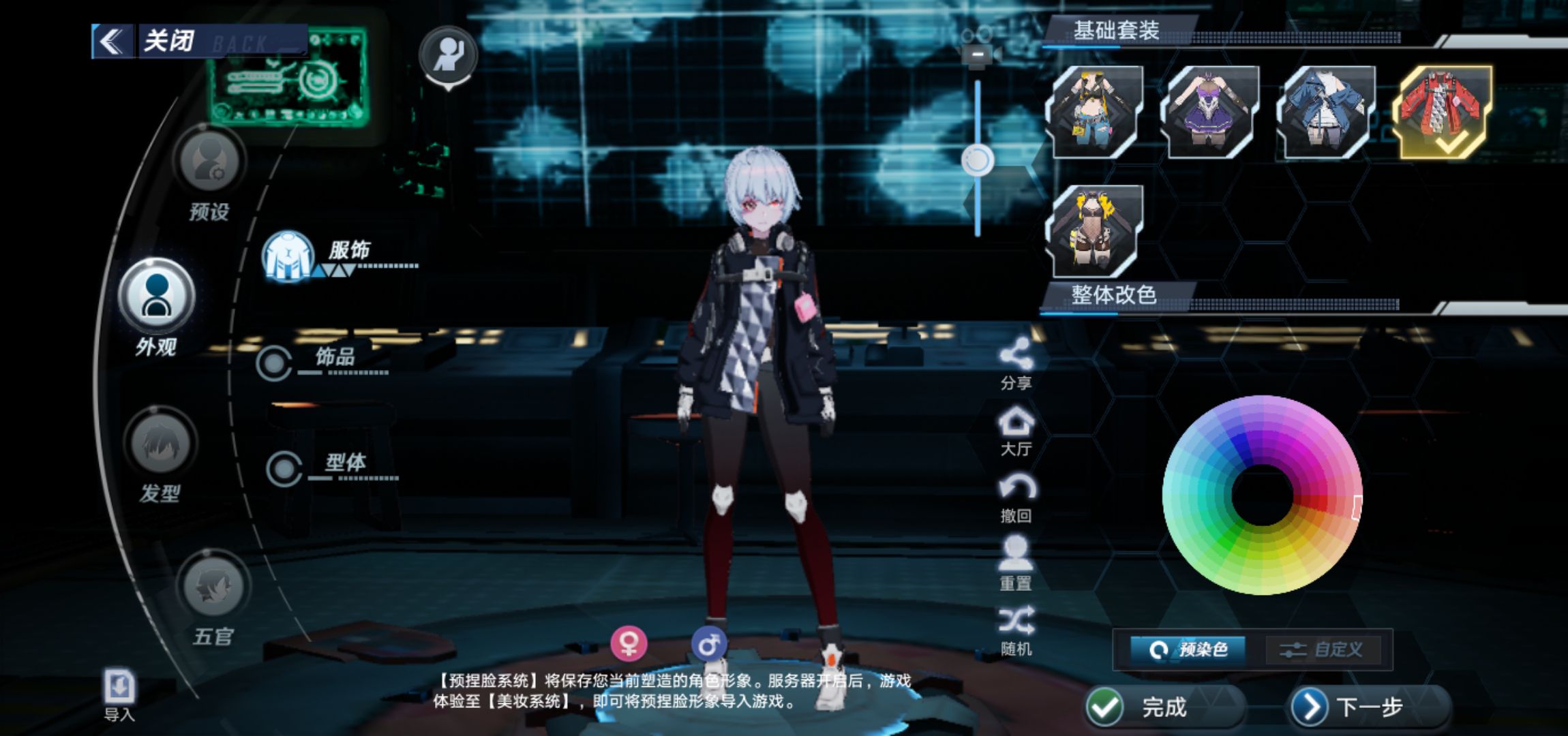
Task: Pick the purple dress outfit thumbnail
Action: click(1210, 112)
